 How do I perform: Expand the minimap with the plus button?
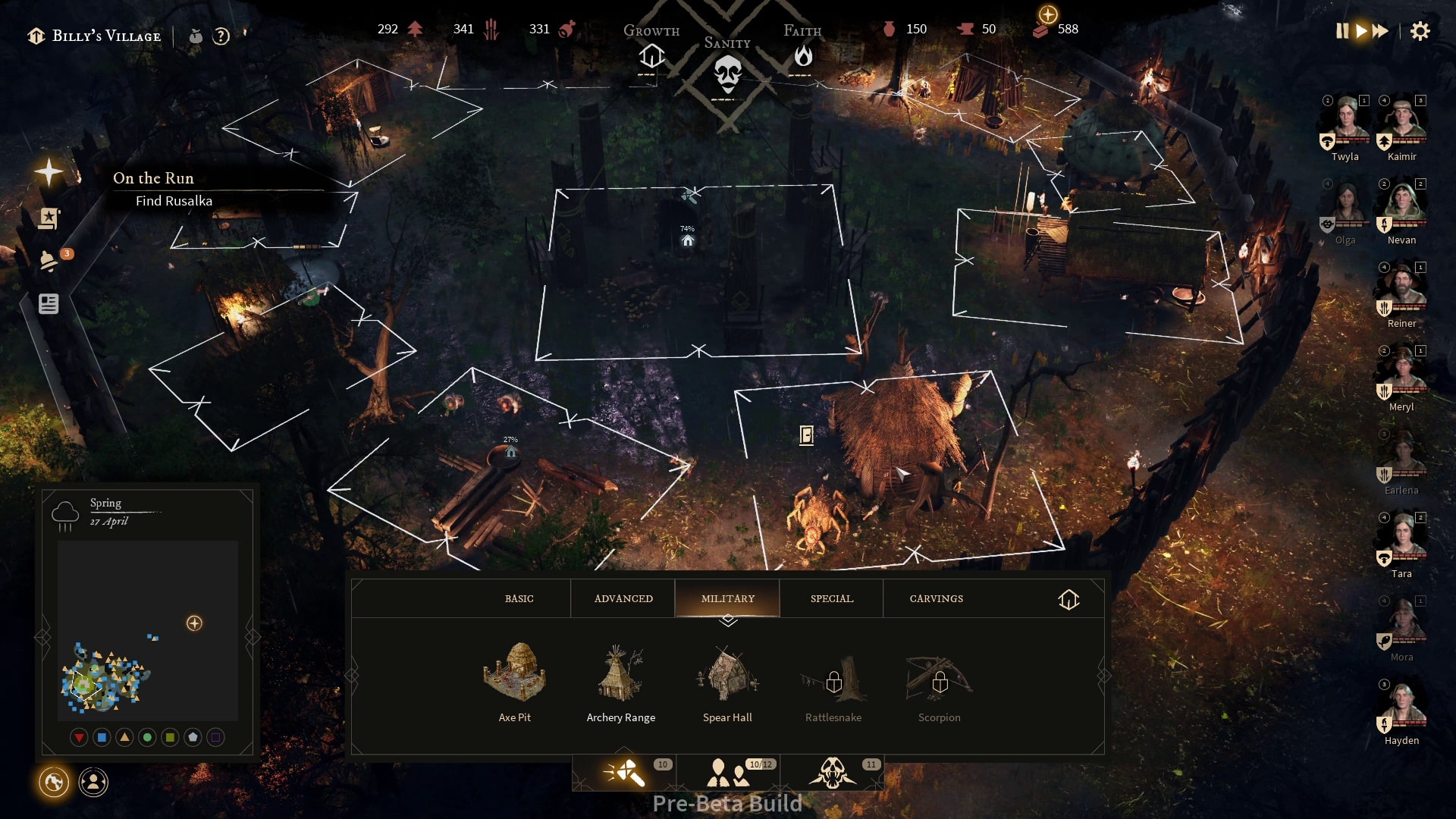click(195, 623)
